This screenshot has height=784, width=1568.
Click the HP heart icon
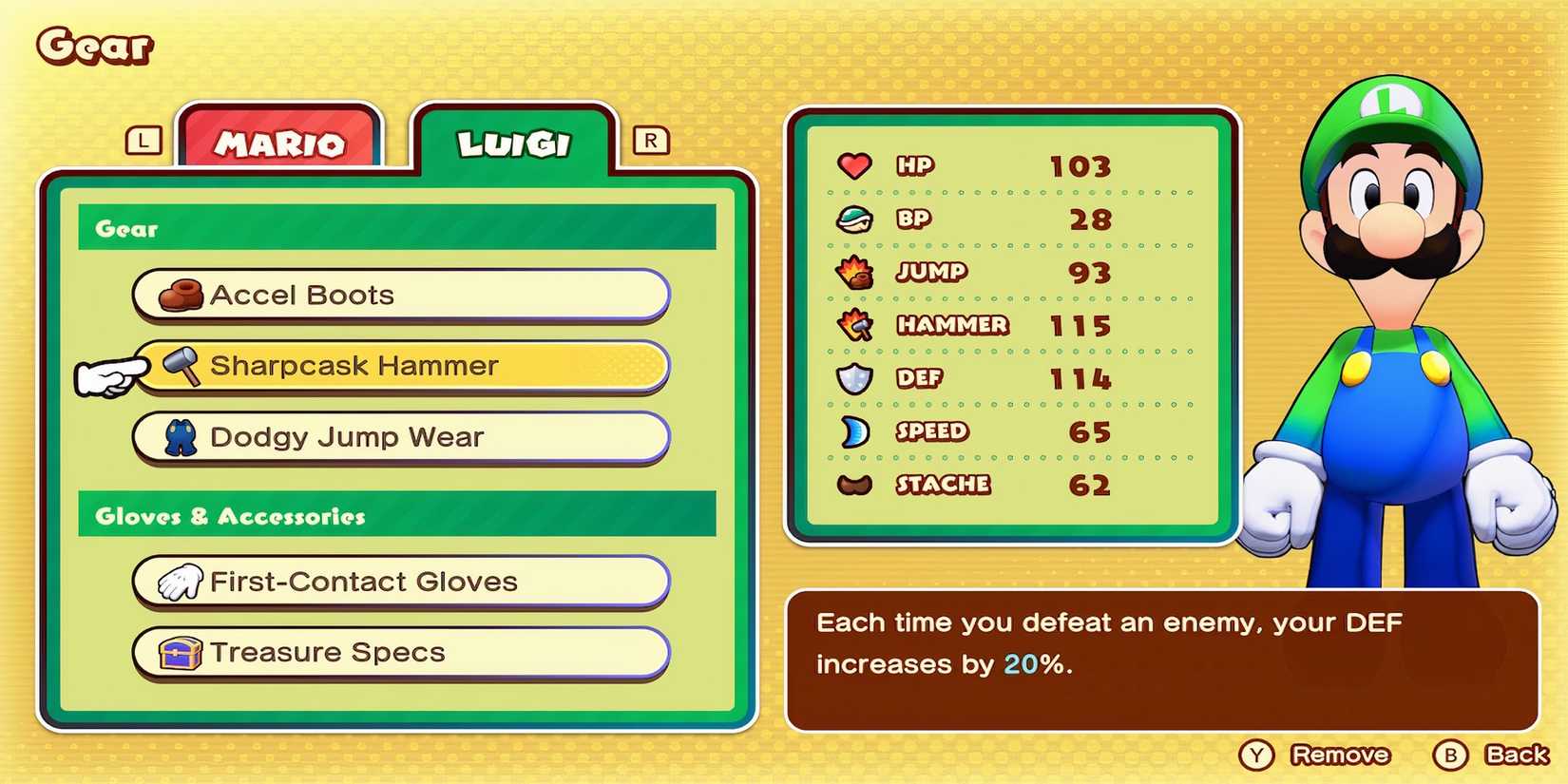(854, 165)
